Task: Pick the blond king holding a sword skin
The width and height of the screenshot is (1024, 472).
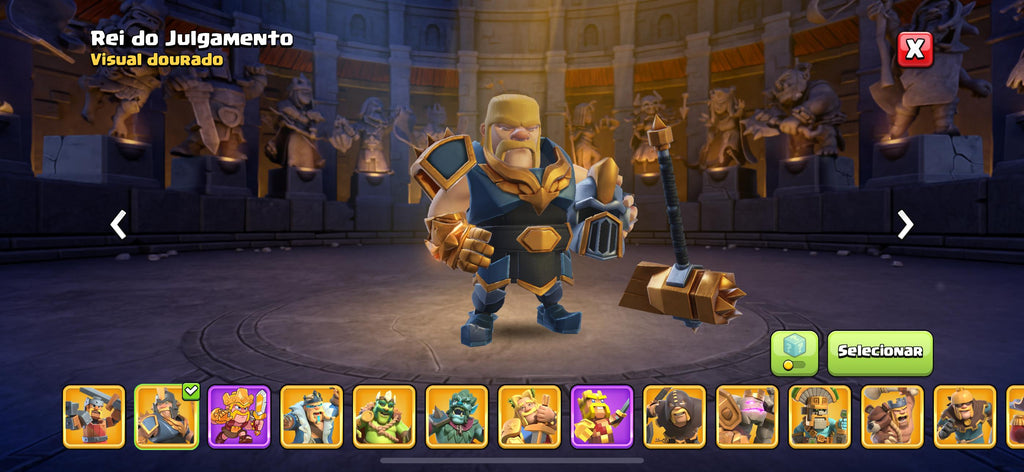Action: (x=529, y=416)
